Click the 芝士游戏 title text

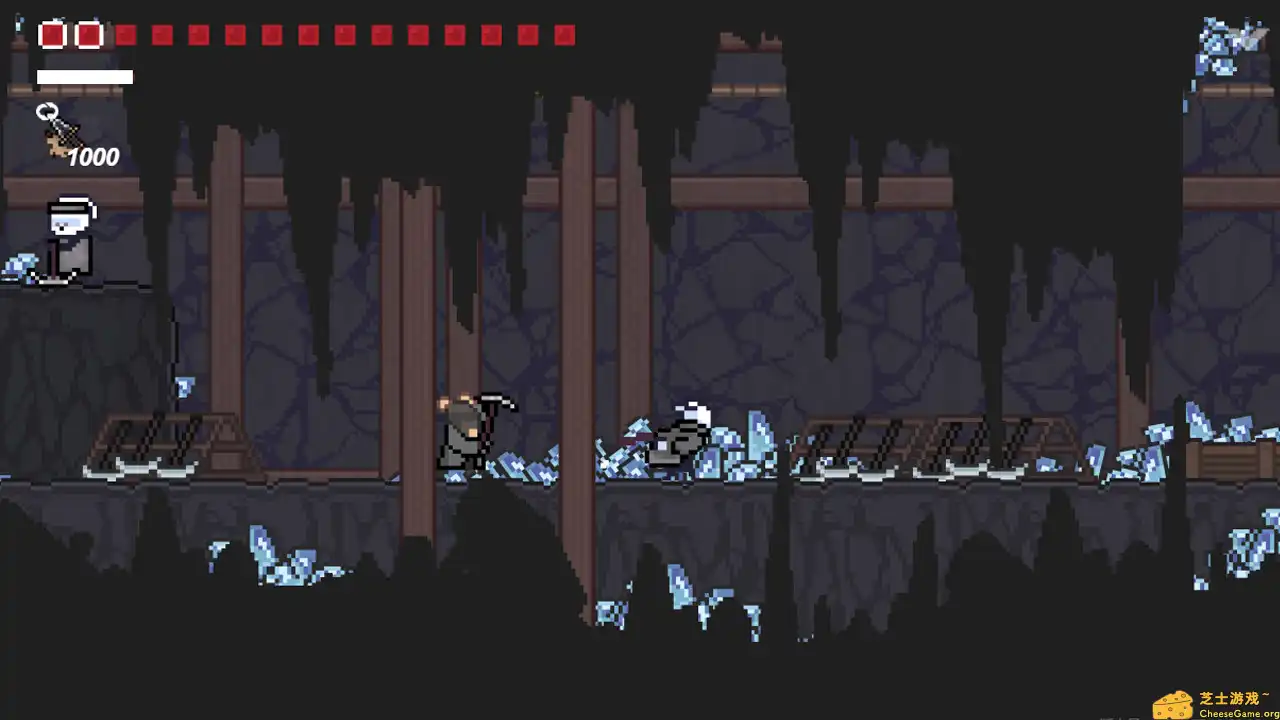tap(1230, 697)
